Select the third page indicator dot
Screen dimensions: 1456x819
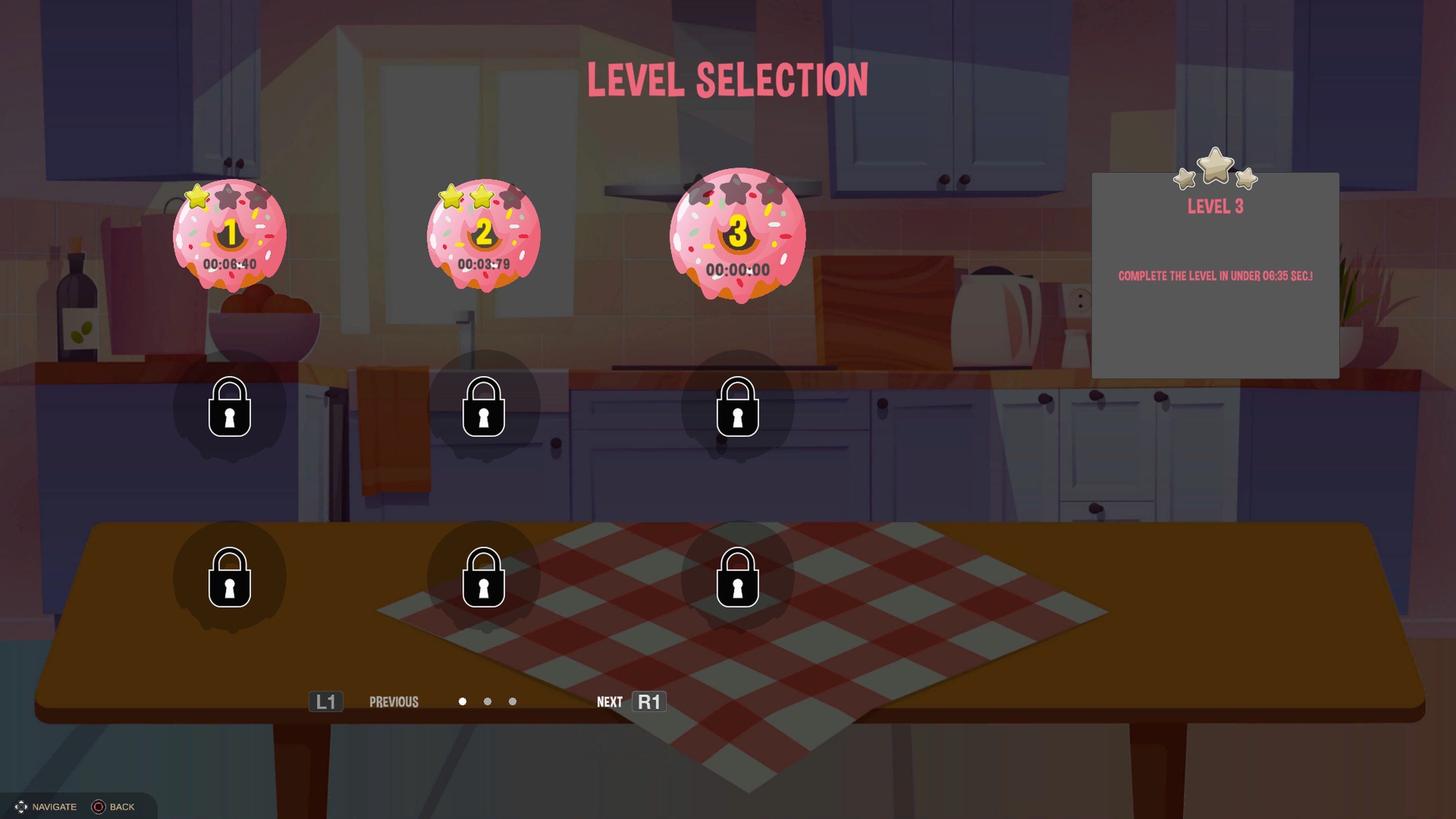click(512, 701)
